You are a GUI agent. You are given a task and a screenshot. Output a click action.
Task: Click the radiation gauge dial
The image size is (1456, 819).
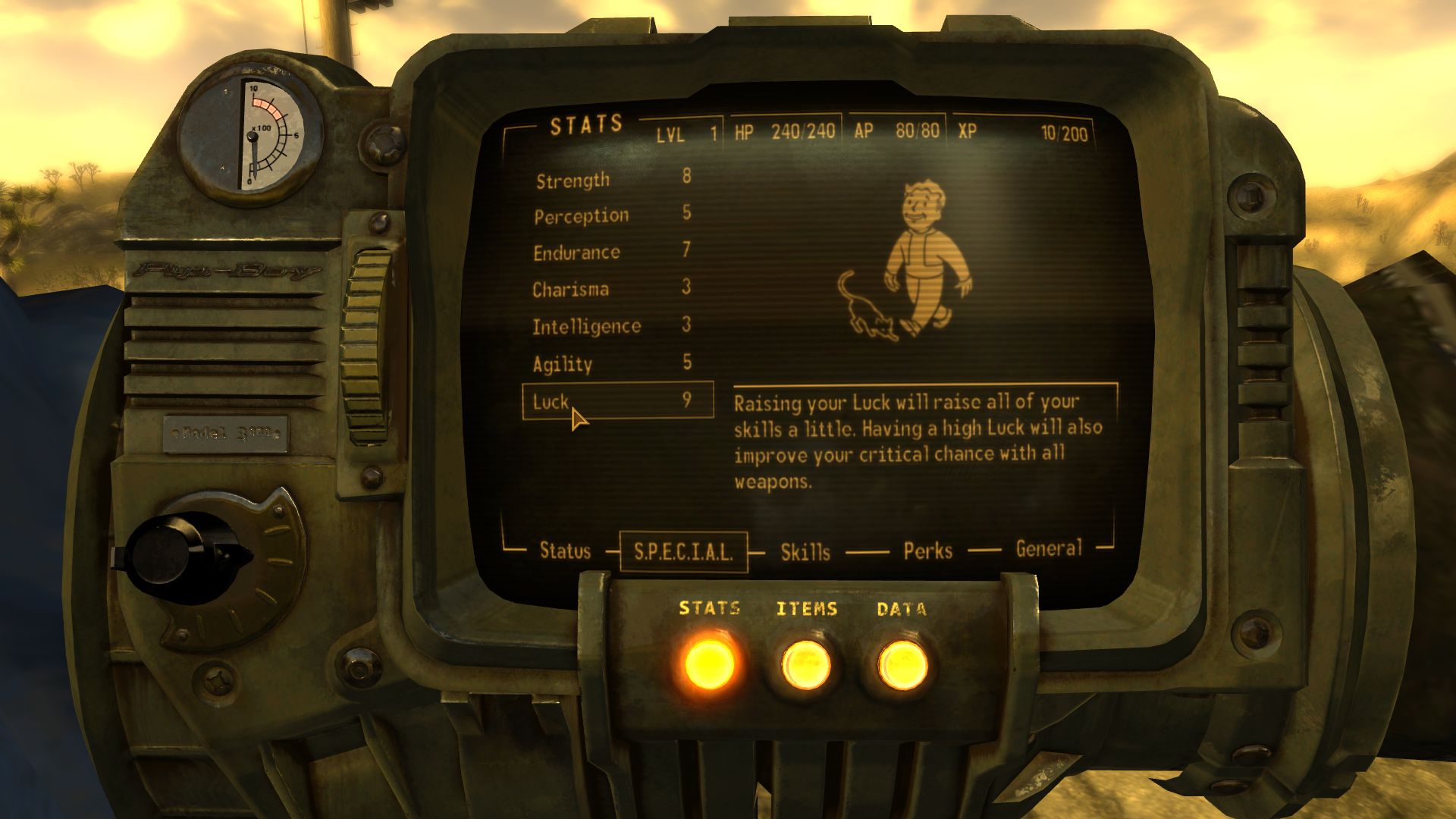[x=250, y=133]
